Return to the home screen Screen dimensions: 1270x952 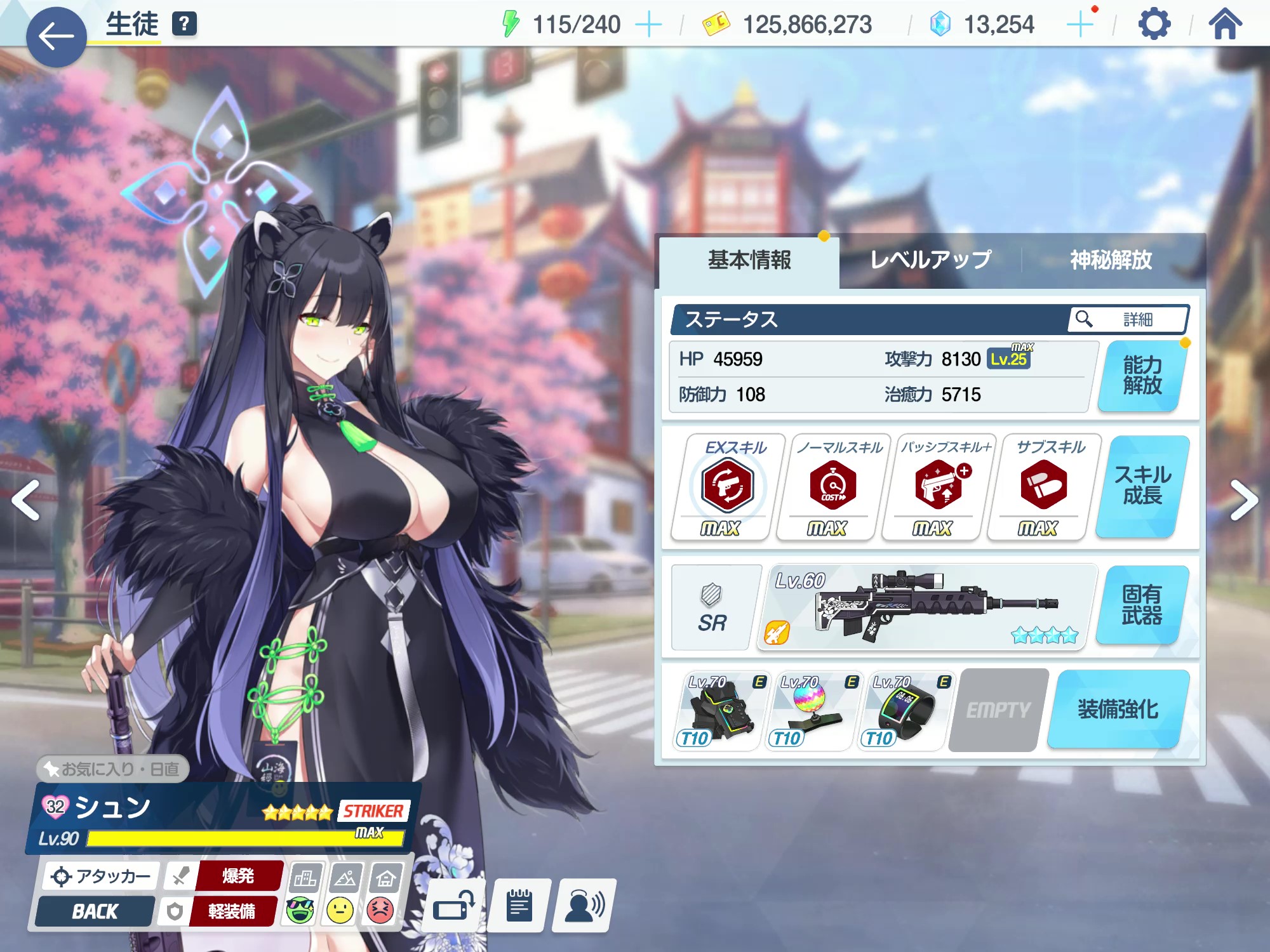1225,25
